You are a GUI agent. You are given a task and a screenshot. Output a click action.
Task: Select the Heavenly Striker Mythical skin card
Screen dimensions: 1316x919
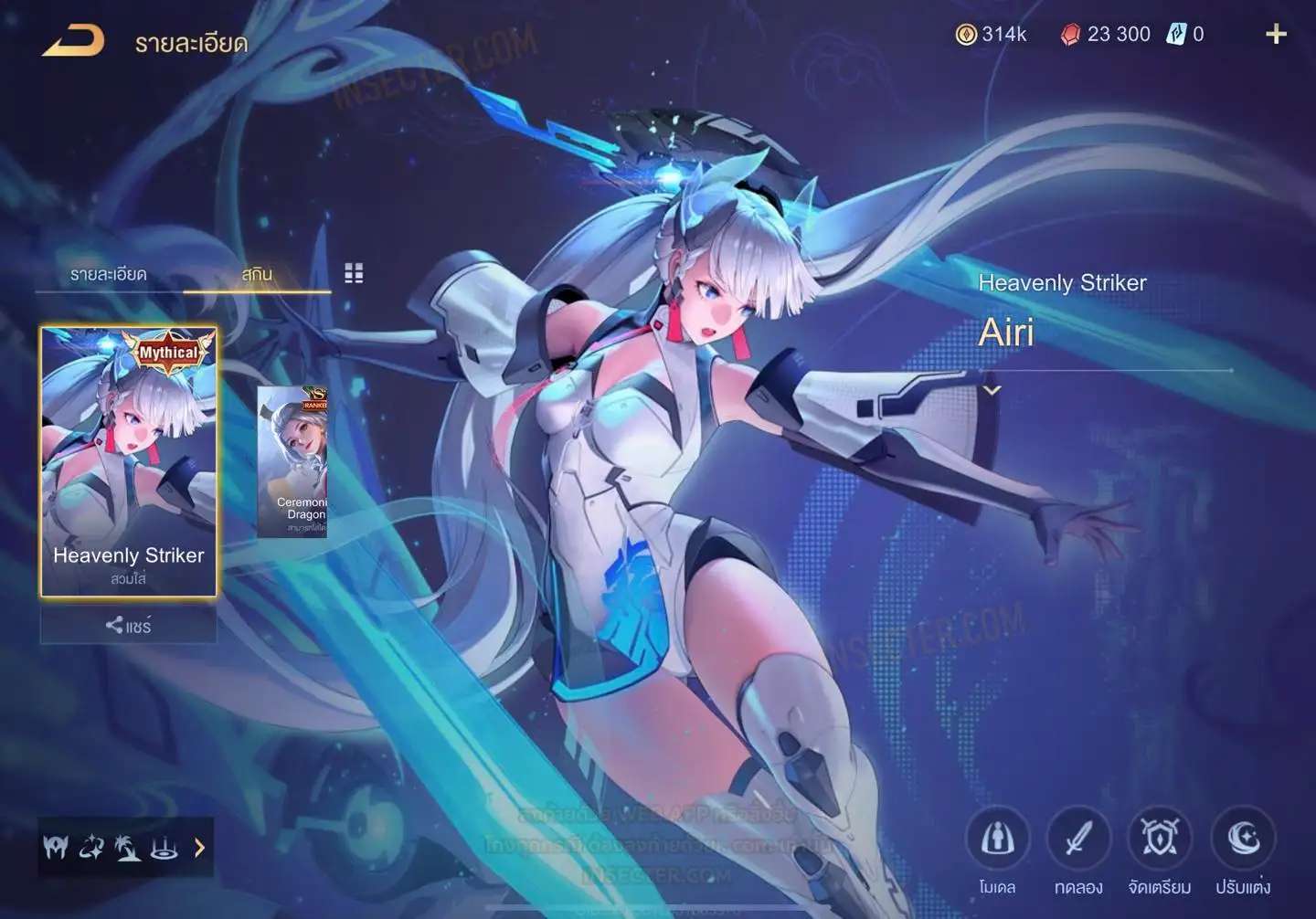coord(129,461)
